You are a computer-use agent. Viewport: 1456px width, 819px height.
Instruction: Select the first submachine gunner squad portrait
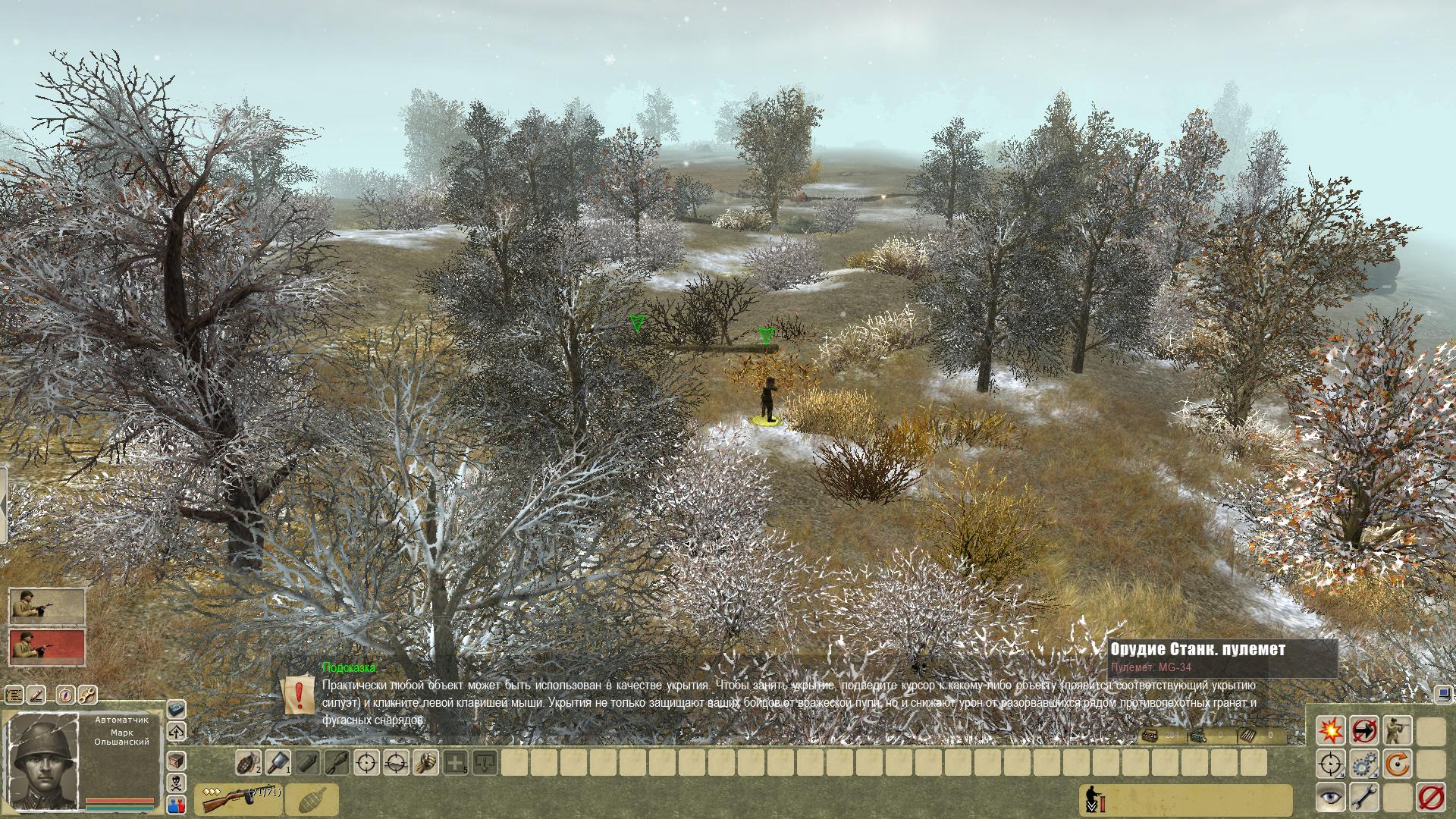[x=46, y=606]
